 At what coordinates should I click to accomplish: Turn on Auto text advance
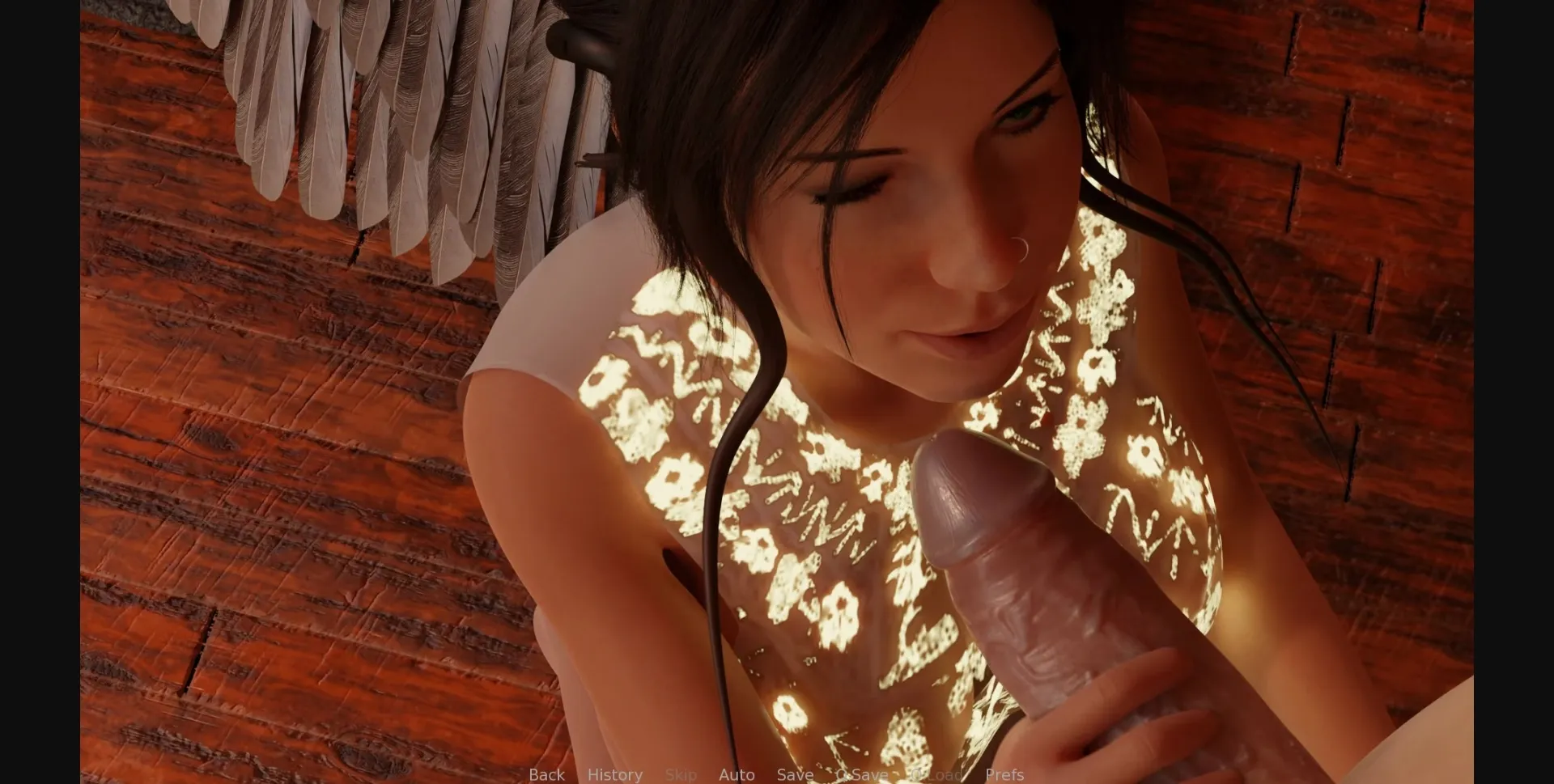coord(736,773)
